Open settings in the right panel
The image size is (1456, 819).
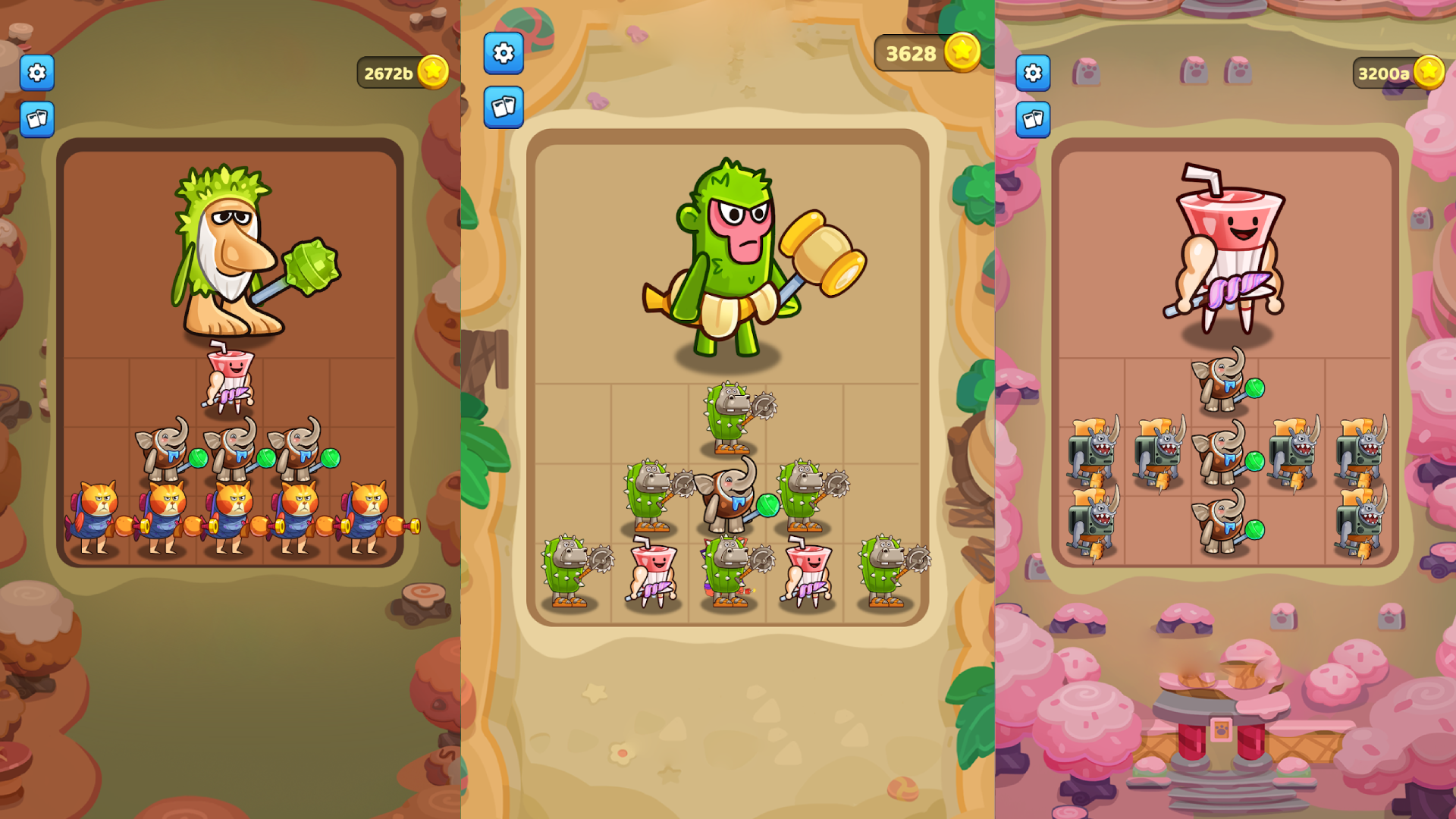[x=1031, y=71]
